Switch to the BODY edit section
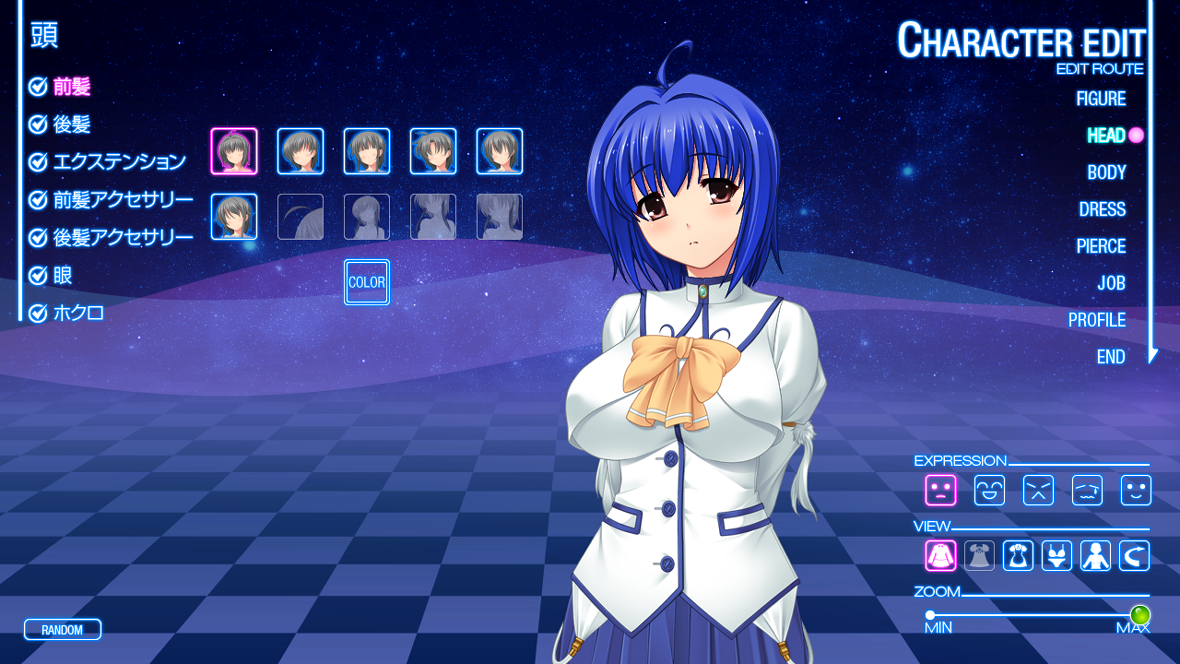This screenshot has width=1180, height=664. click(x=1106, y=172)
